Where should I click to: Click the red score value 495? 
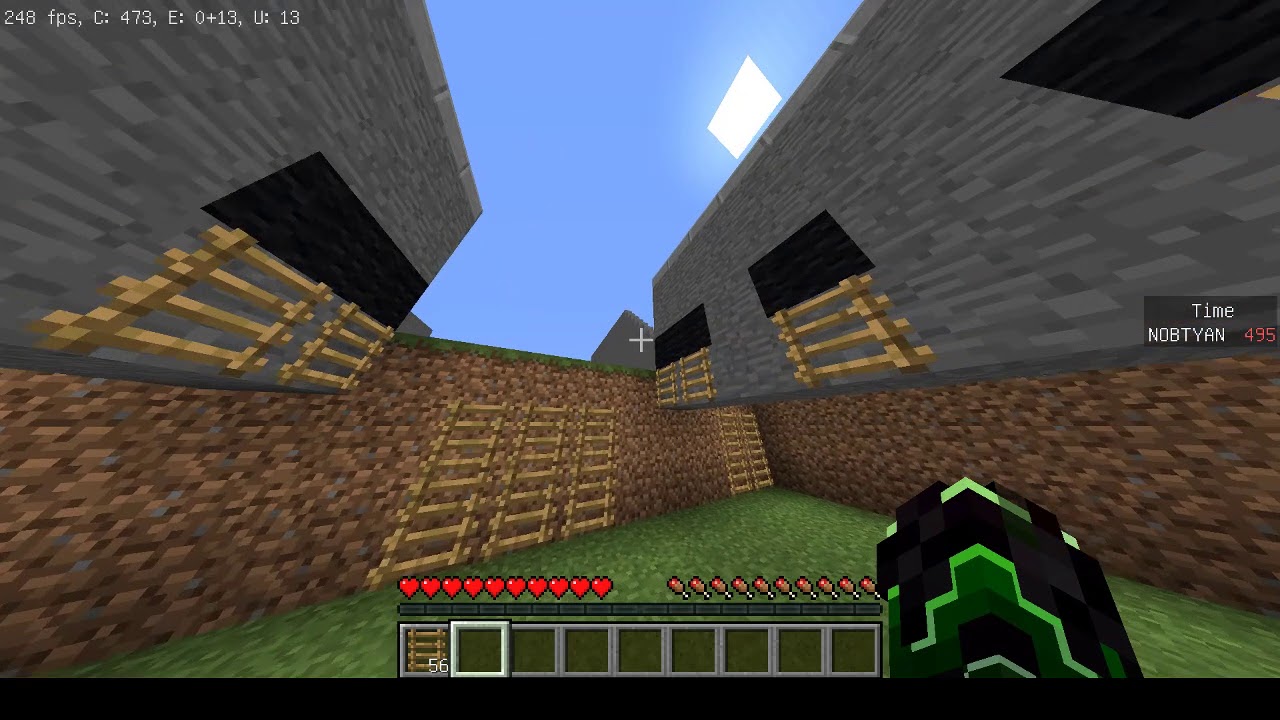[x=1258, y=335]
